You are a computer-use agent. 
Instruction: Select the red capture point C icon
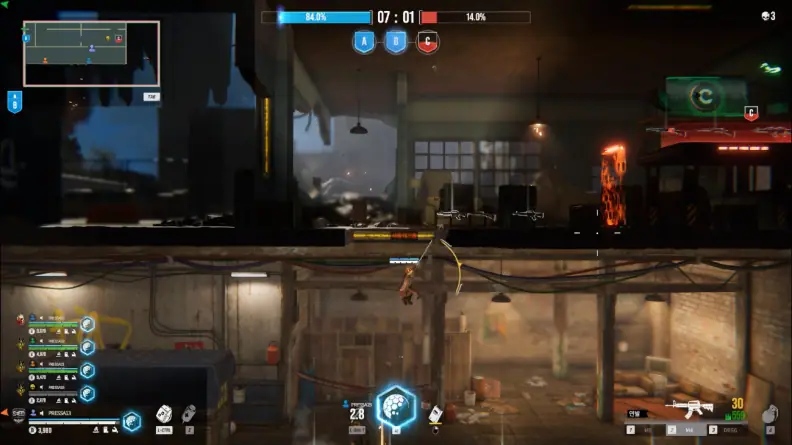(x=427, y=42)
